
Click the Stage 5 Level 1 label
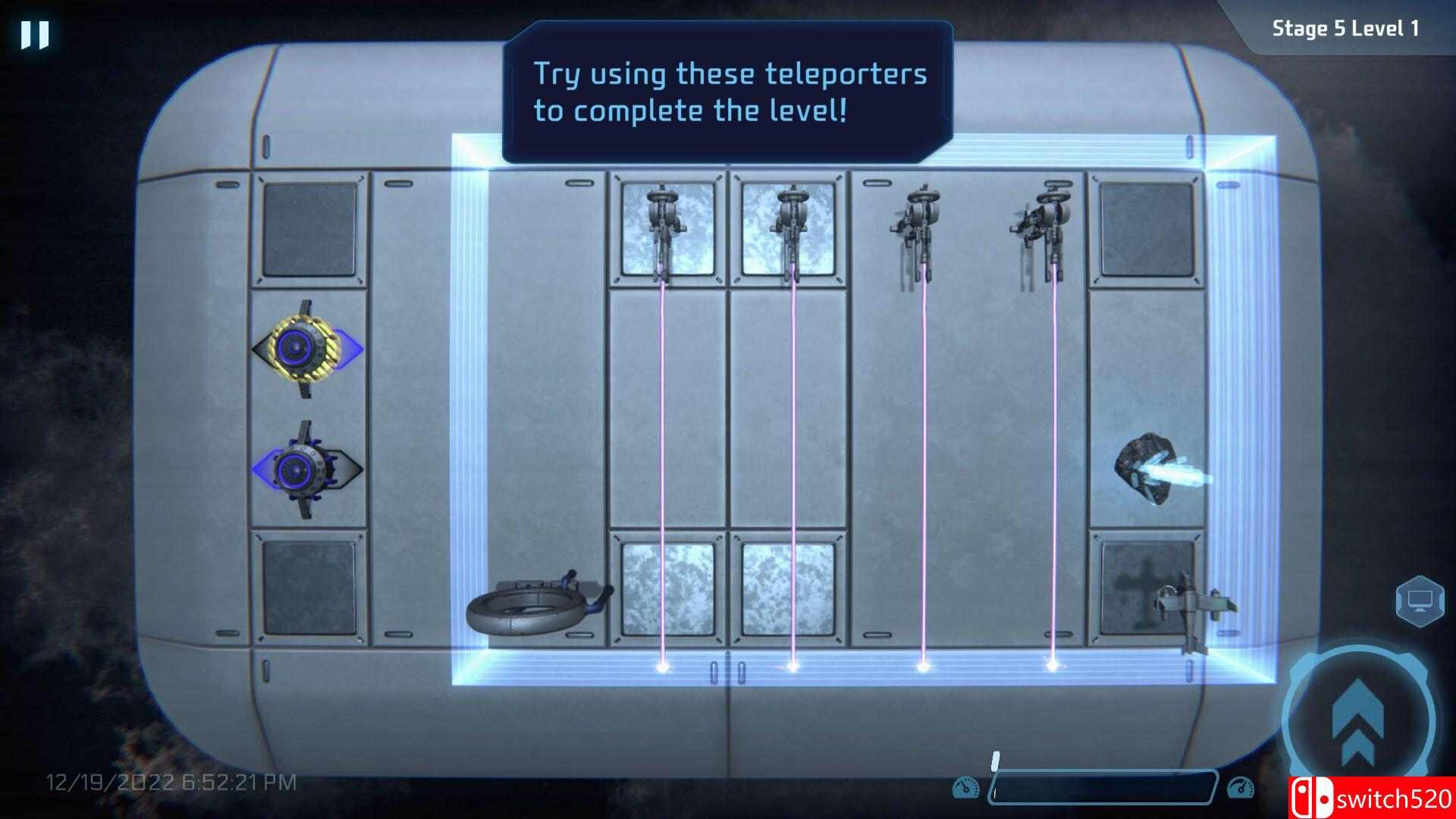pyautogui.click(x=1346, y=28)
